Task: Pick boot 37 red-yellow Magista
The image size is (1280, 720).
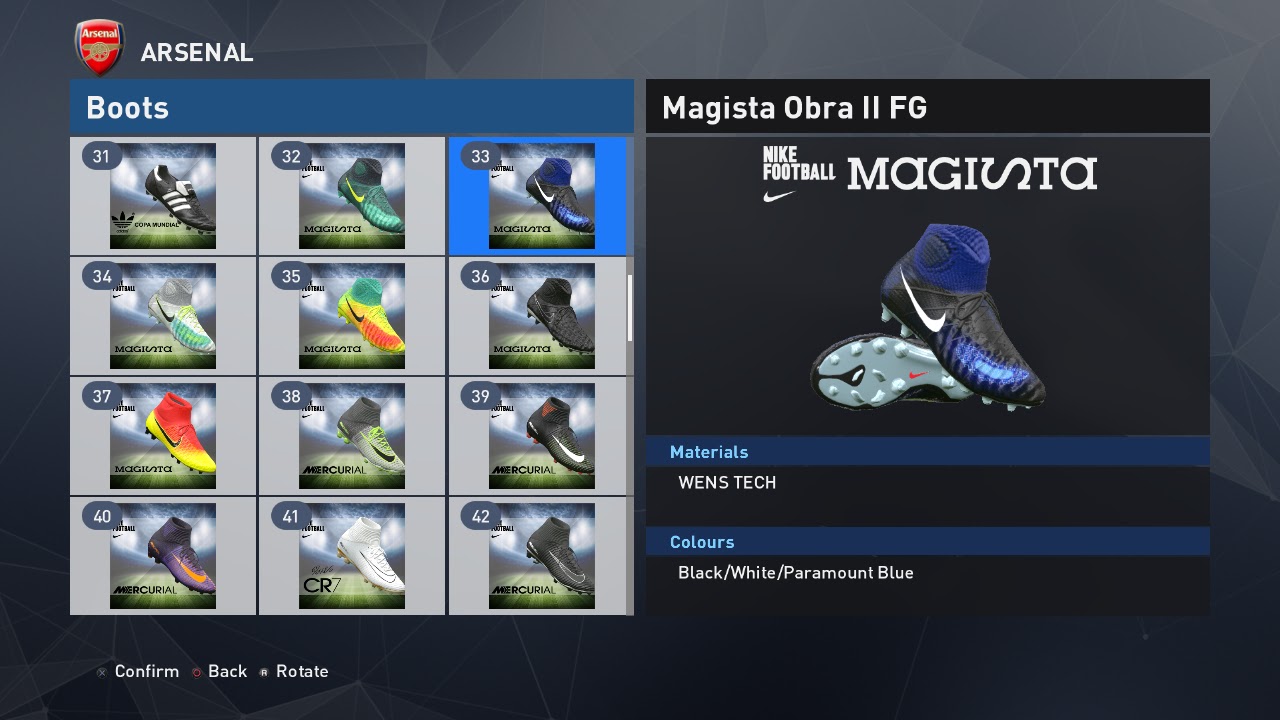Action: coord(163,436)
